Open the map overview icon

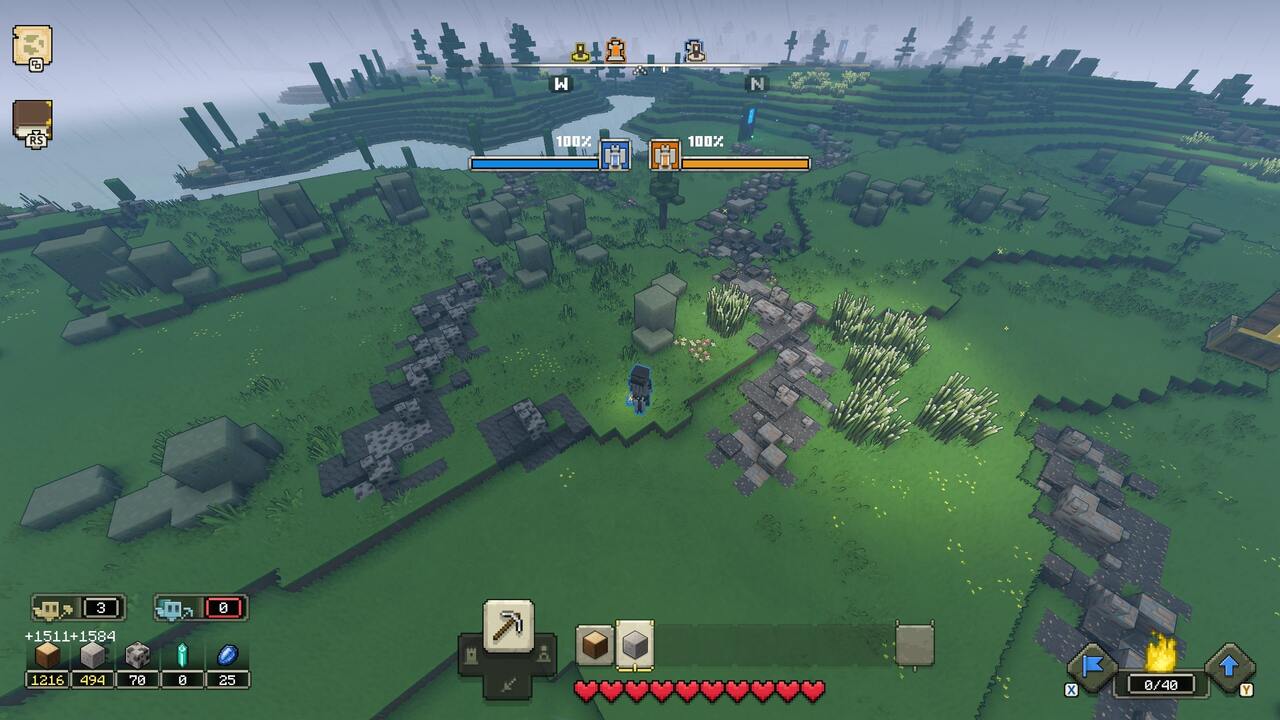point(35,45)
